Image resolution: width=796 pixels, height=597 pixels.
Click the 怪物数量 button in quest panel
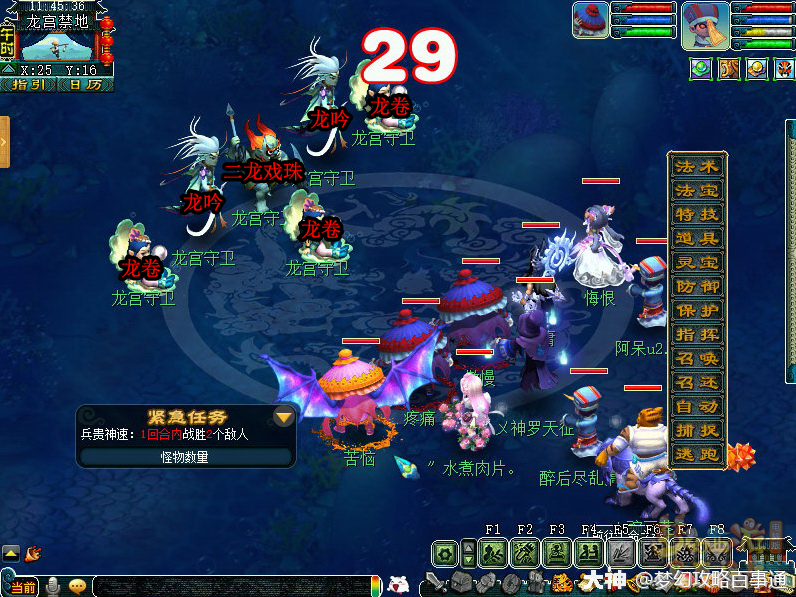click(x=185, y=456)
